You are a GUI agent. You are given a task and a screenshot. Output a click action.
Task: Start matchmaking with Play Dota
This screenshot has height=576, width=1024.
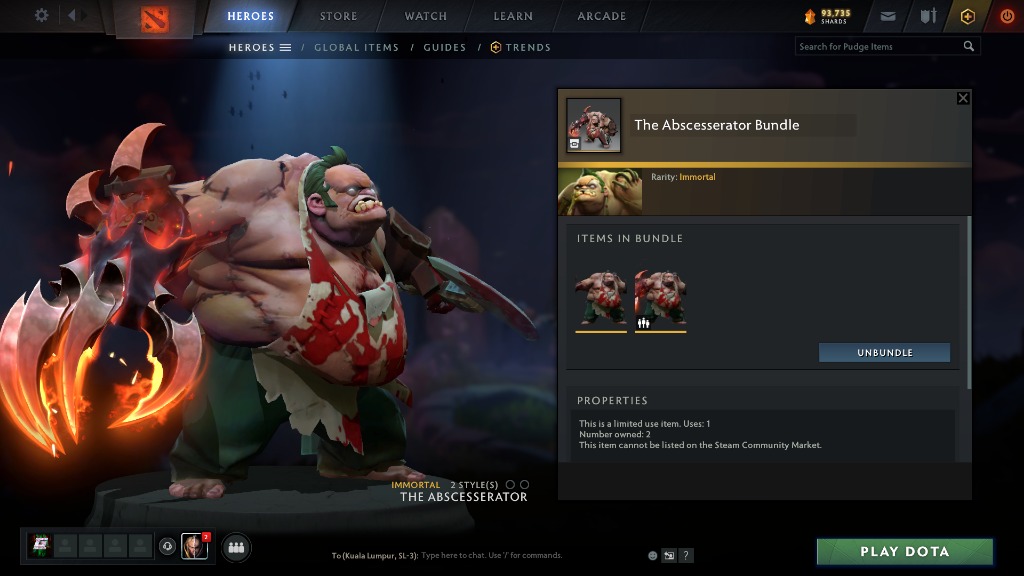[x=904, y=552]
